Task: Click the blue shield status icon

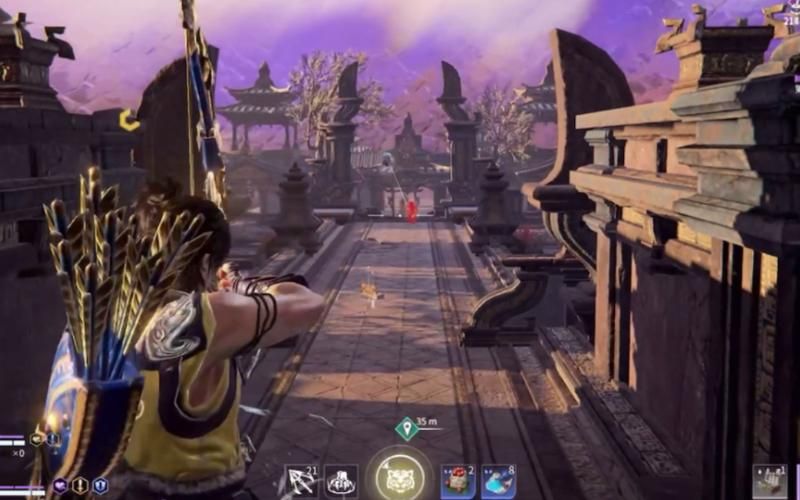Action: tap(100, 485)
